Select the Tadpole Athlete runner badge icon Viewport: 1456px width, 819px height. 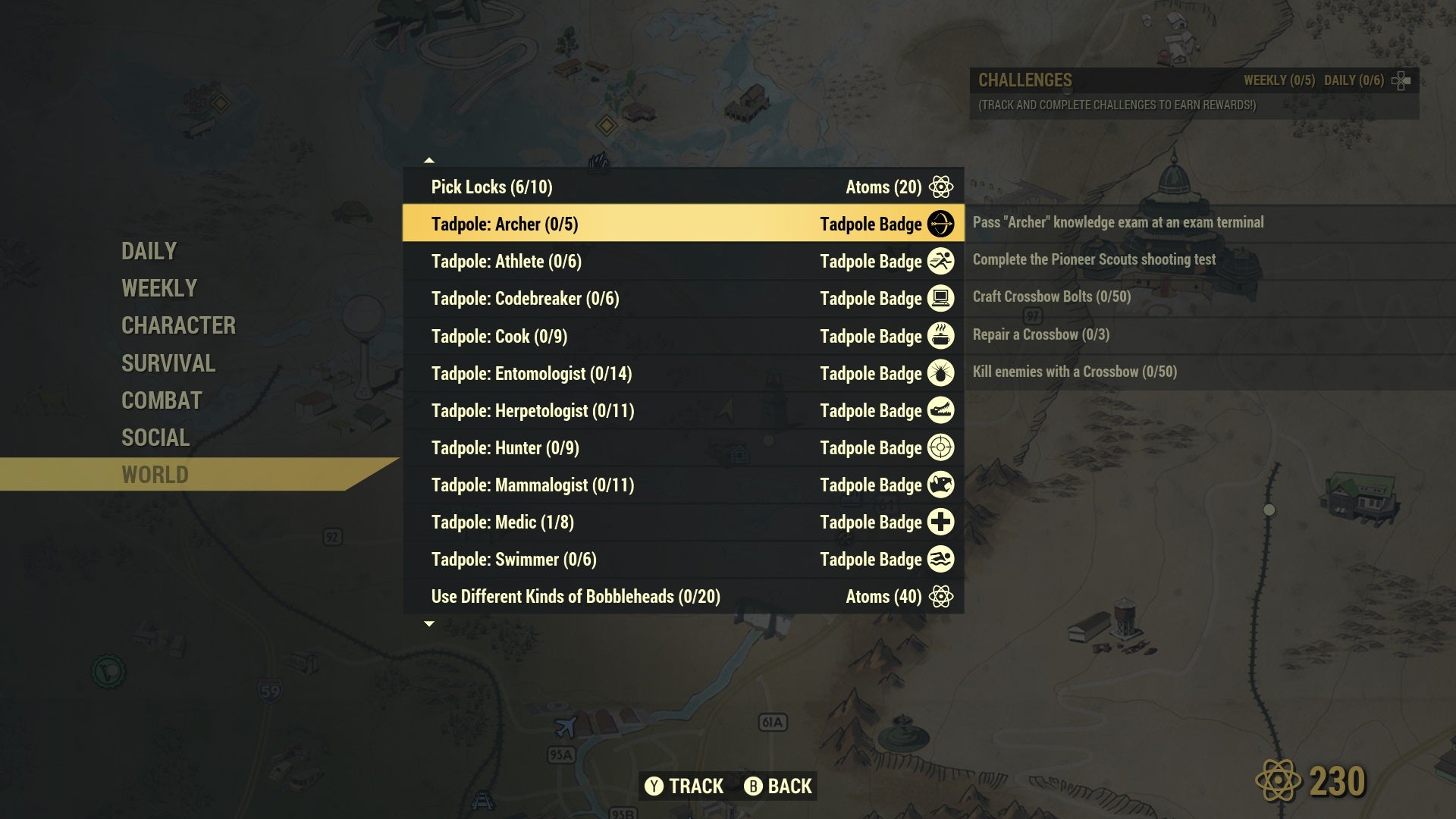(942, 261)
